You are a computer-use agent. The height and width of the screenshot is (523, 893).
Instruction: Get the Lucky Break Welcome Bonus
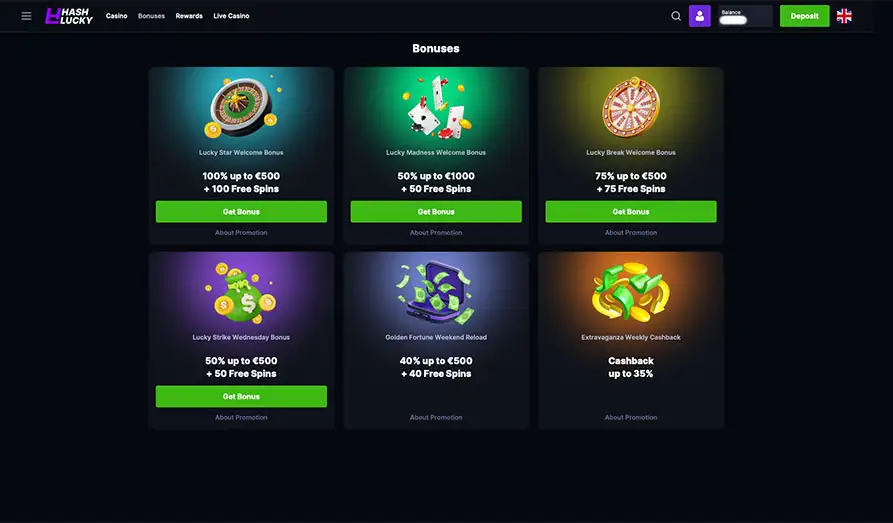631,212
